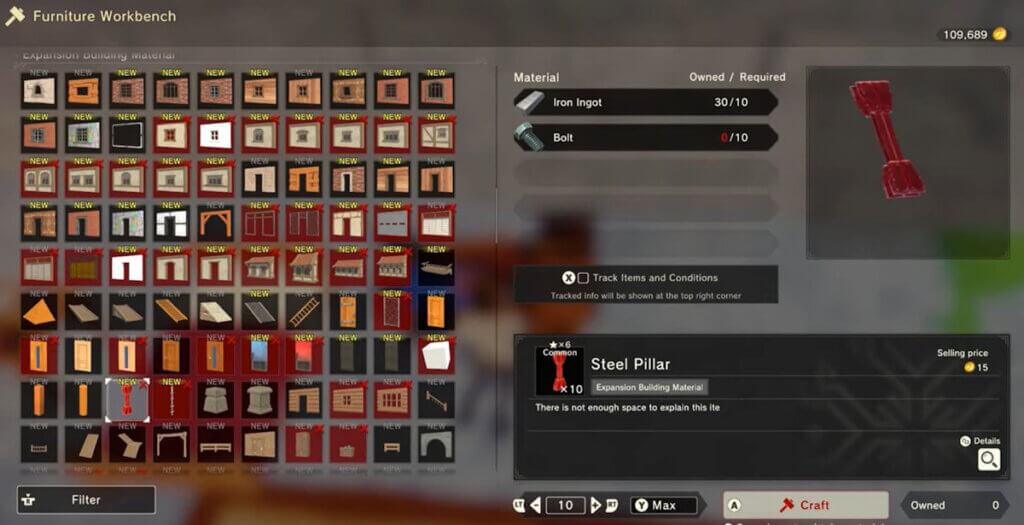Pick the white cube block slot
Screen dimensions: 1024x525
(x=436, y=356)
